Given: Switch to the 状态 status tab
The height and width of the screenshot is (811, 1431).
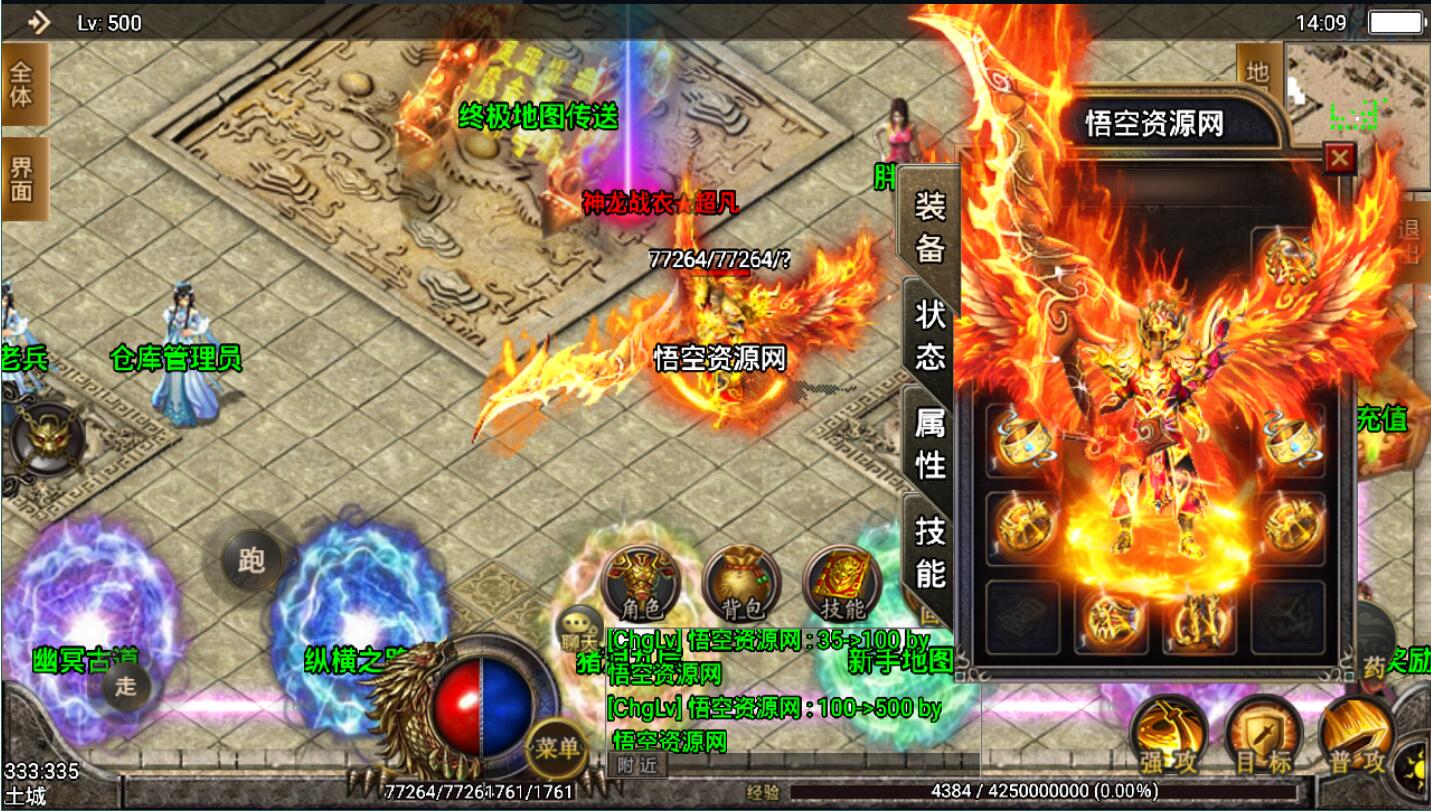Looking at the screenshot, I should pyautogui.click(x=930, y=334).
